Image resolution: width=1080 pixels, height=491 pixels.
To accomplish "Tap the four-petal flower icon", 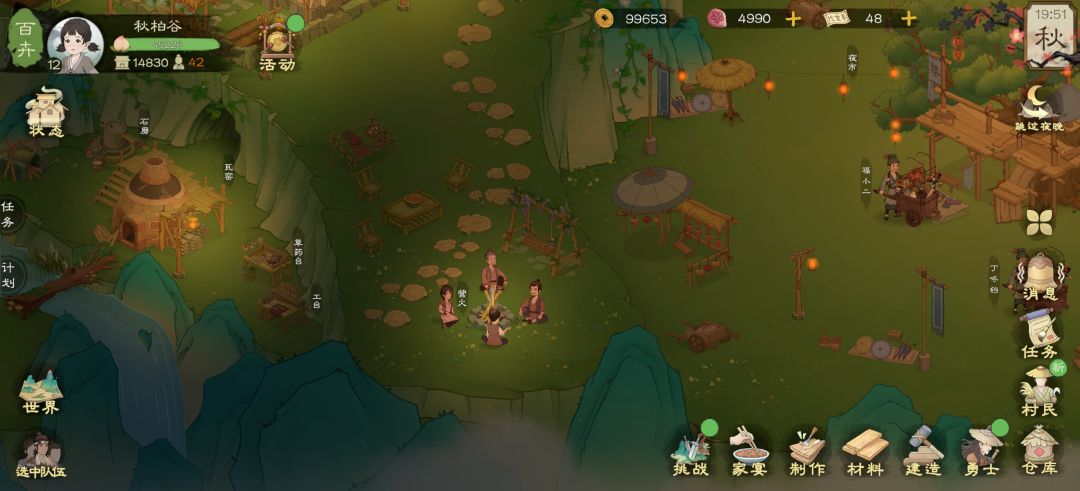I will 1040,222.
